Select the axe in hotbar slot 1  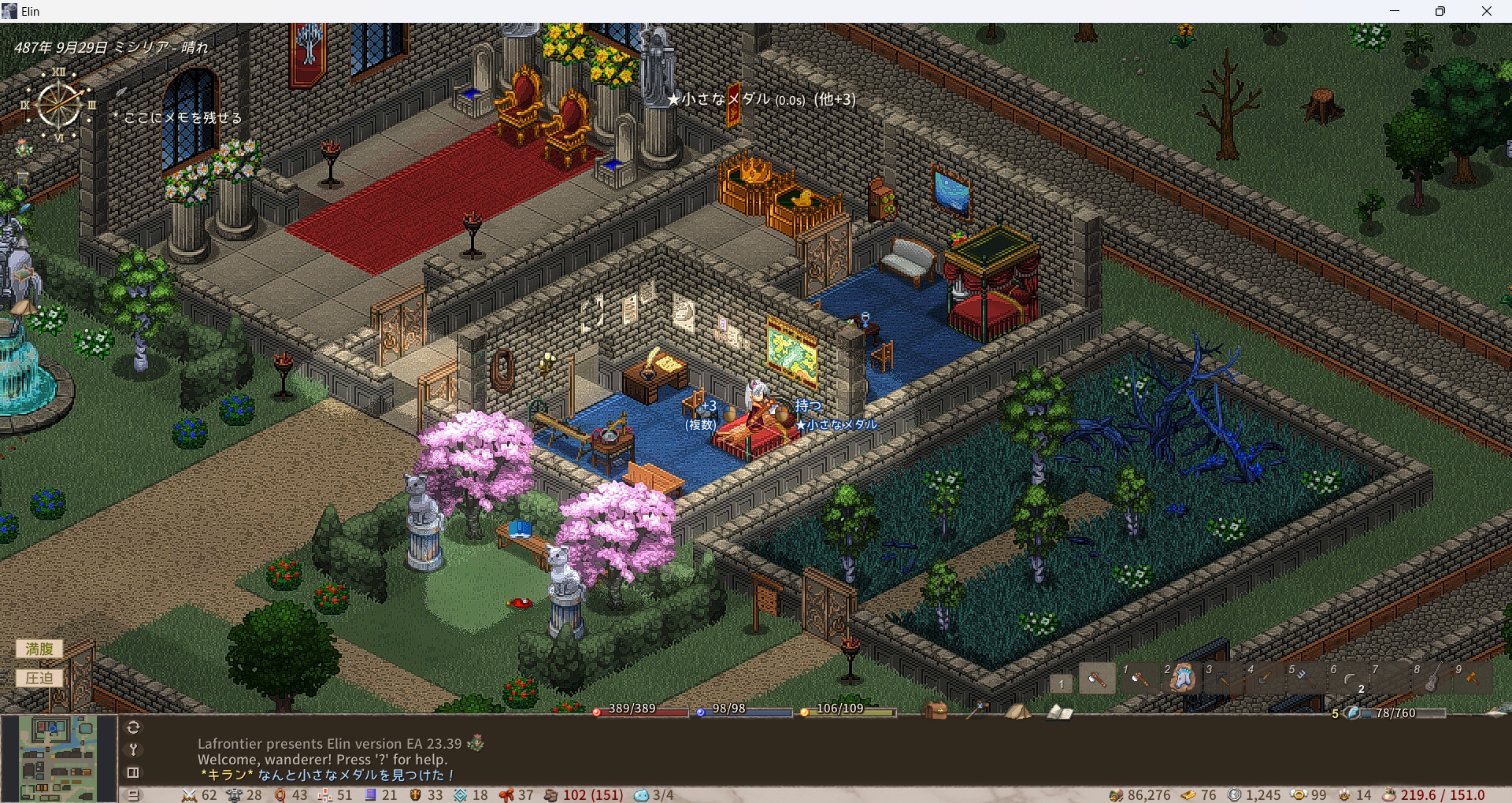pyautogui.click(x=1140, y=678)
